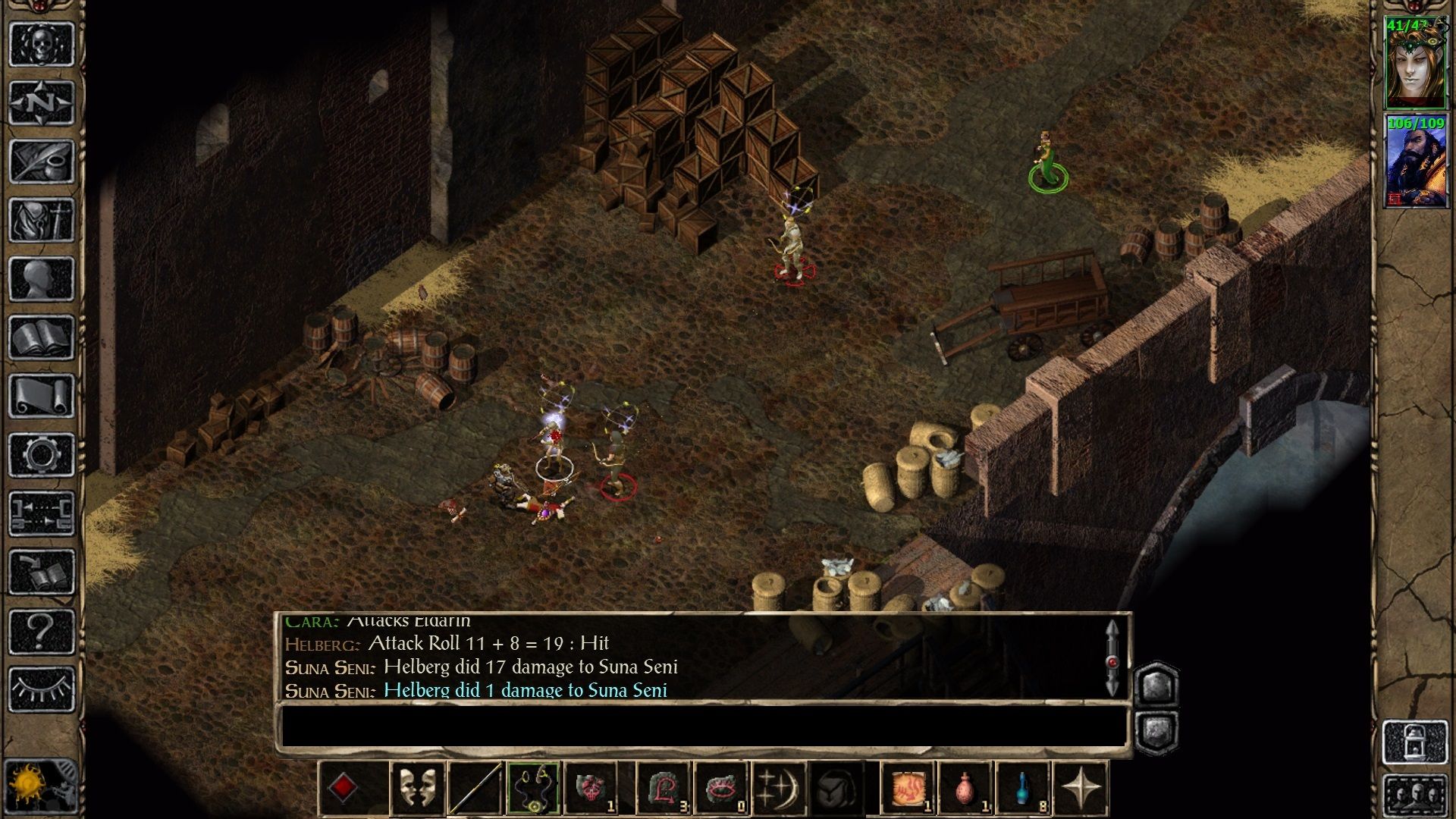Open the inventory armor-and-sword button
The width and height of the screenshot is (1456, 819).
(42, 220)
